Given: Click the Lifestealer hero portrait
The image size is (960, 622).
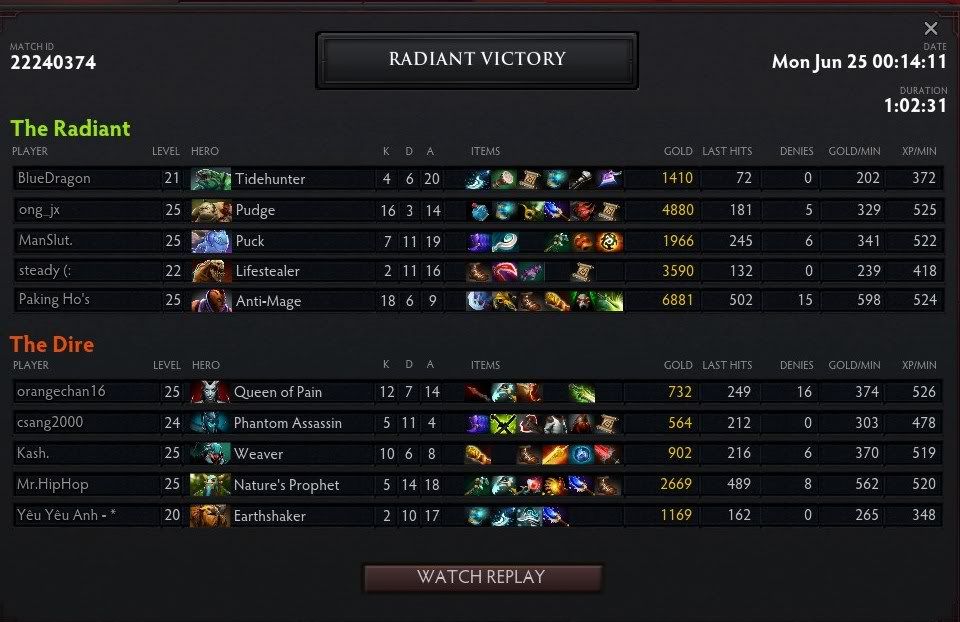Looking at the screenshot, I should point(210,271).
